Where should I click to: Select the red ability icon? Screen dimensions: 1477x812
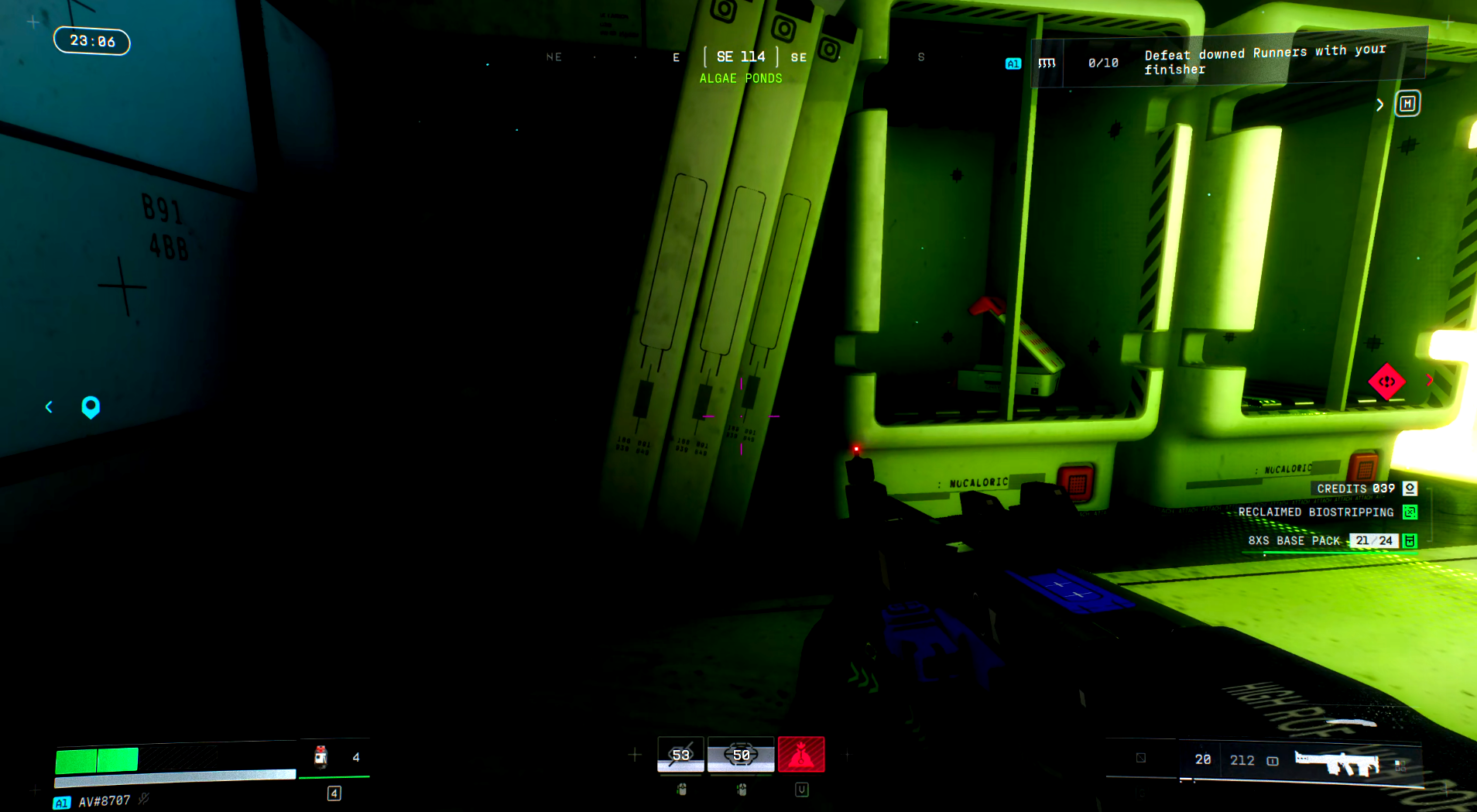click(x=801, y=755)
